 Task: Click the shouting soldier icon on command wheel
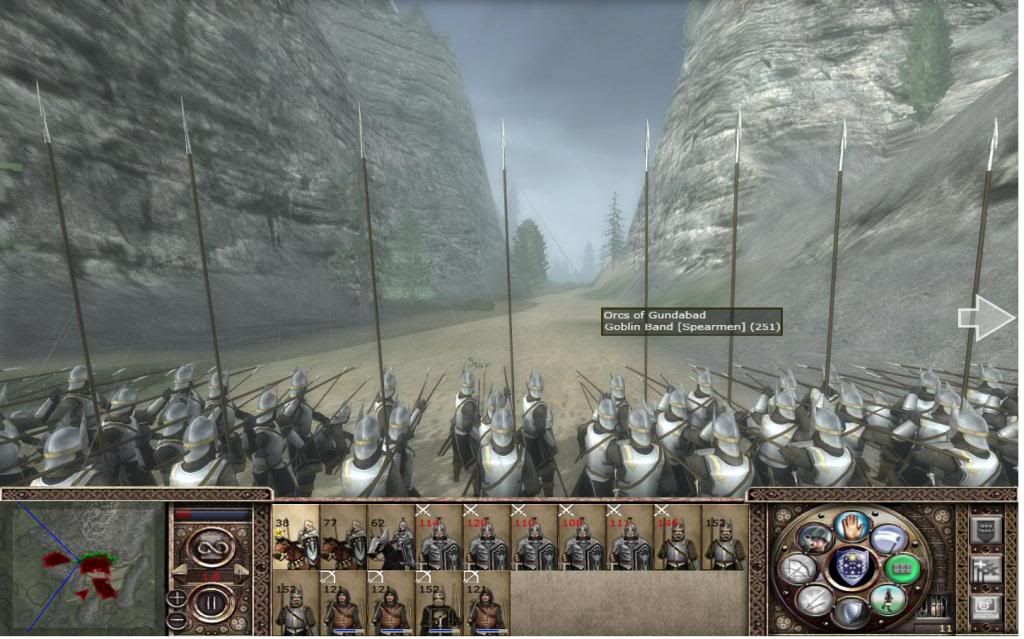point(815,537)
